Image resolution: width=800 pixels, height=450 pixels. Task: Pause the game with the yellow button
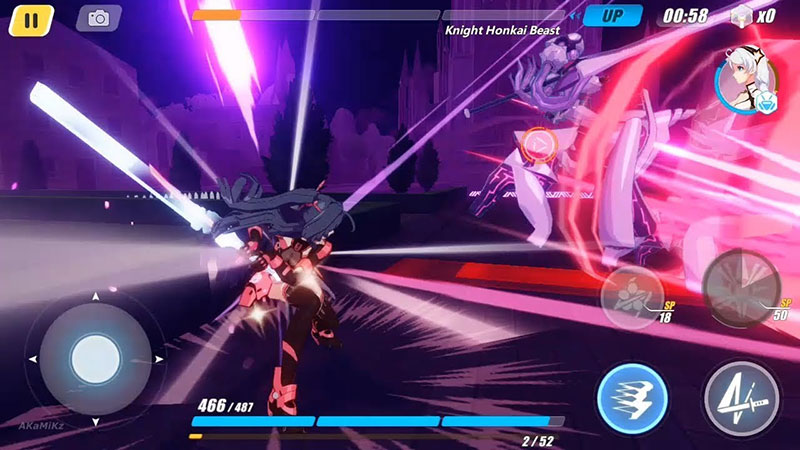(32, 19)
